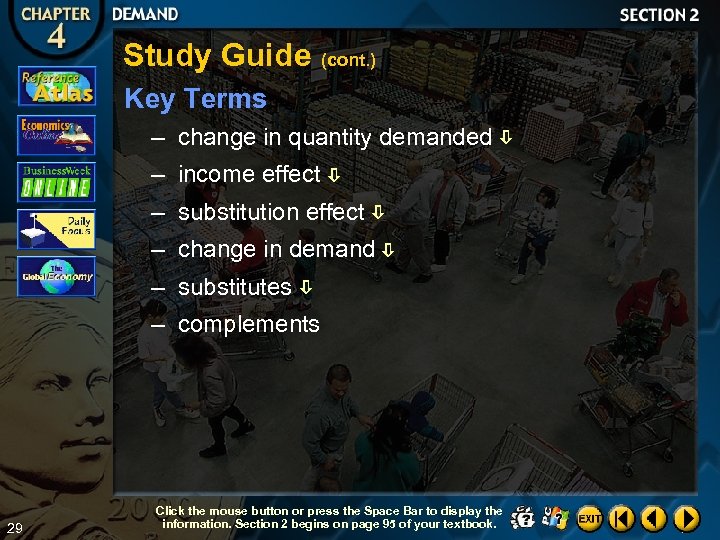Open the Reference Atlas

[x=56, y=87]
